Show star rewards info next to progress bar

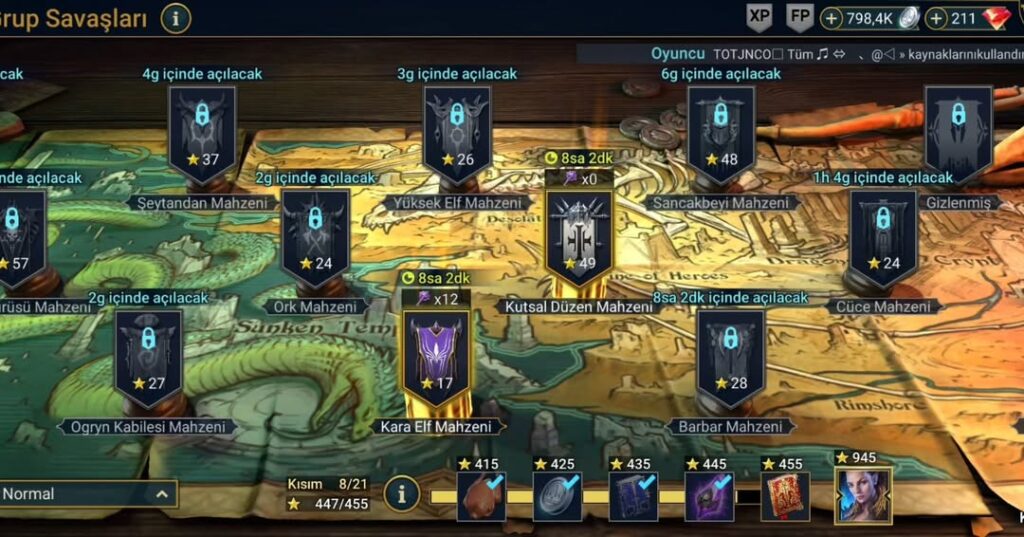tap(402, 494)
